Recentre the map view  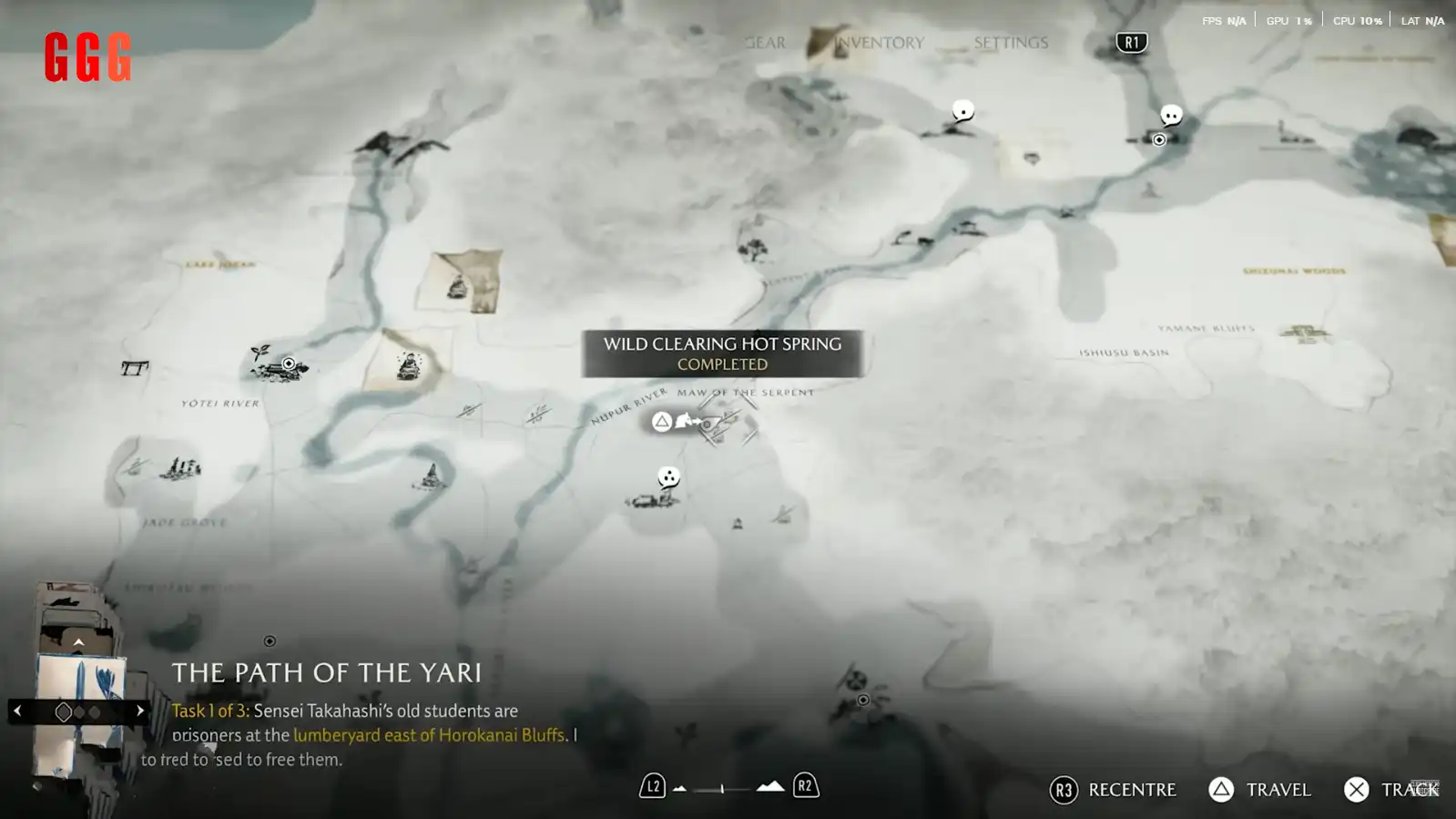tap(1114, 790)
